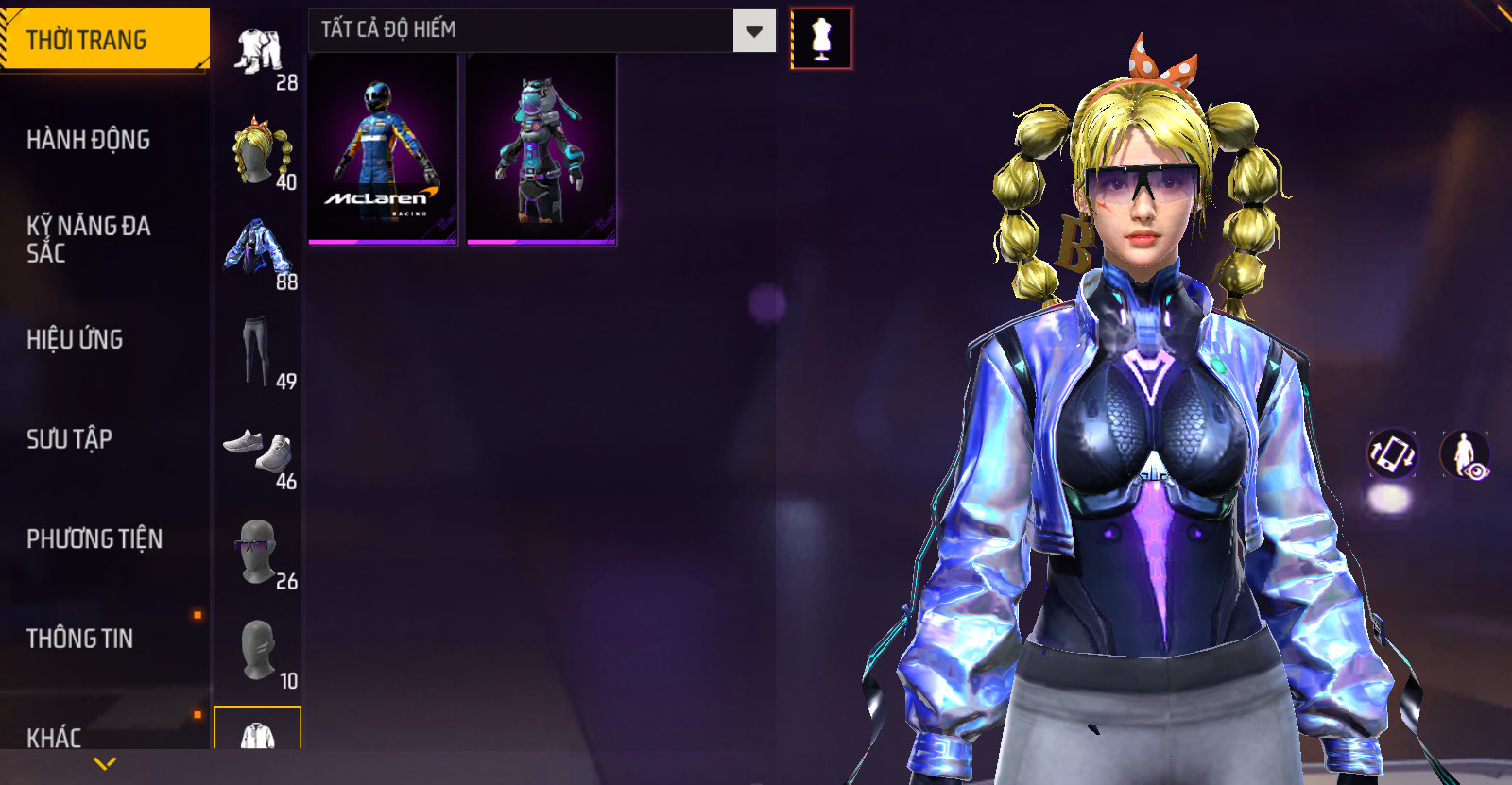1512x785 pixels.
Task: Toggle the character visibility eye icon
Action: tap(1465, 454)
